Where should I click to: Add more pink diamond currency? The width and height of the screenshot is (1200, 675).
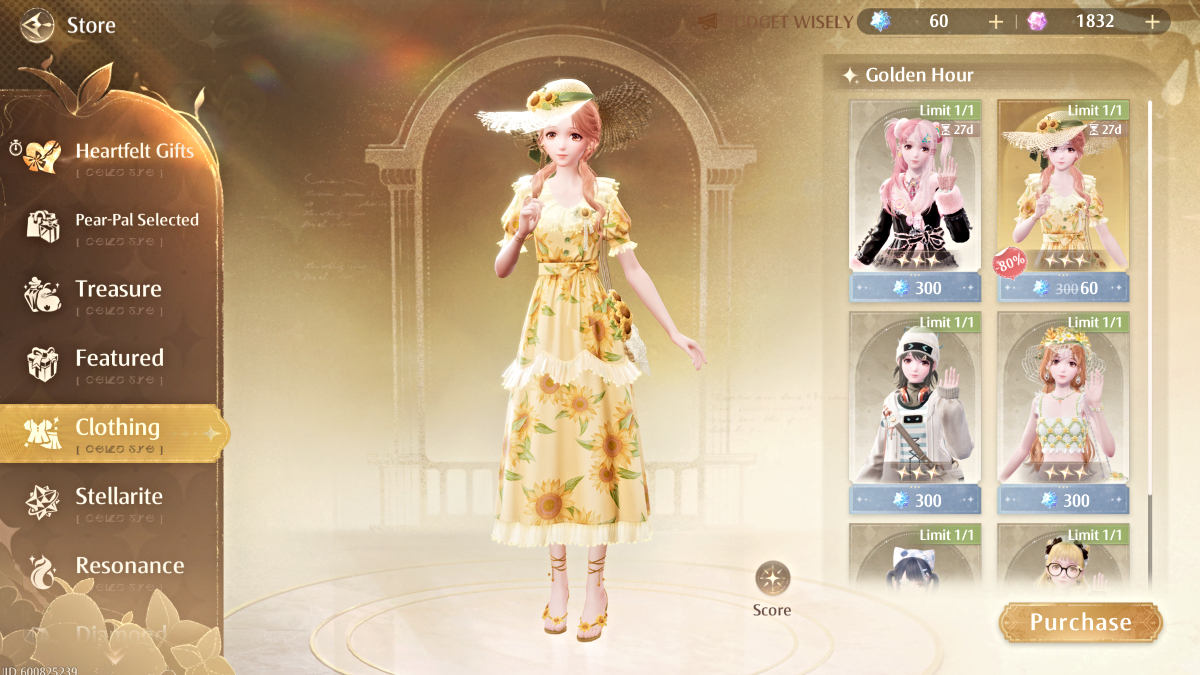[1153, 21]
